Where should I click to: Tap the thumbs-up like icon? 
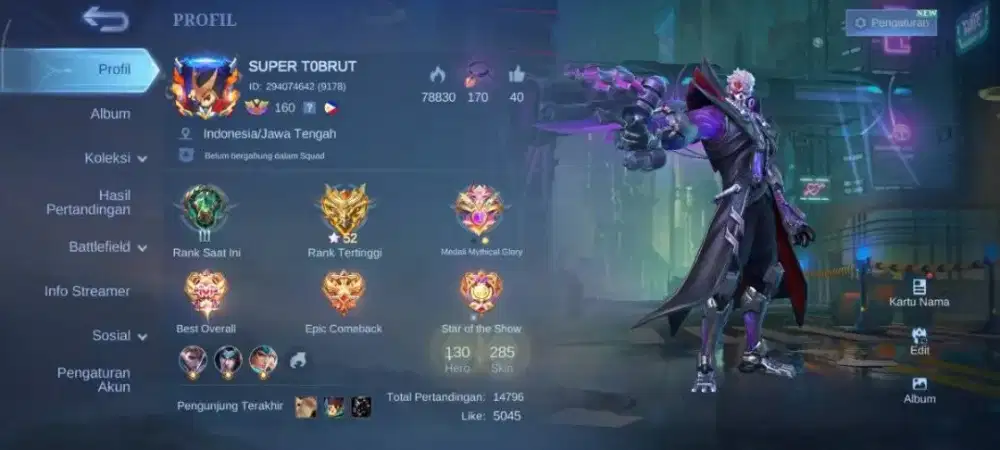[x=516, y=75]
